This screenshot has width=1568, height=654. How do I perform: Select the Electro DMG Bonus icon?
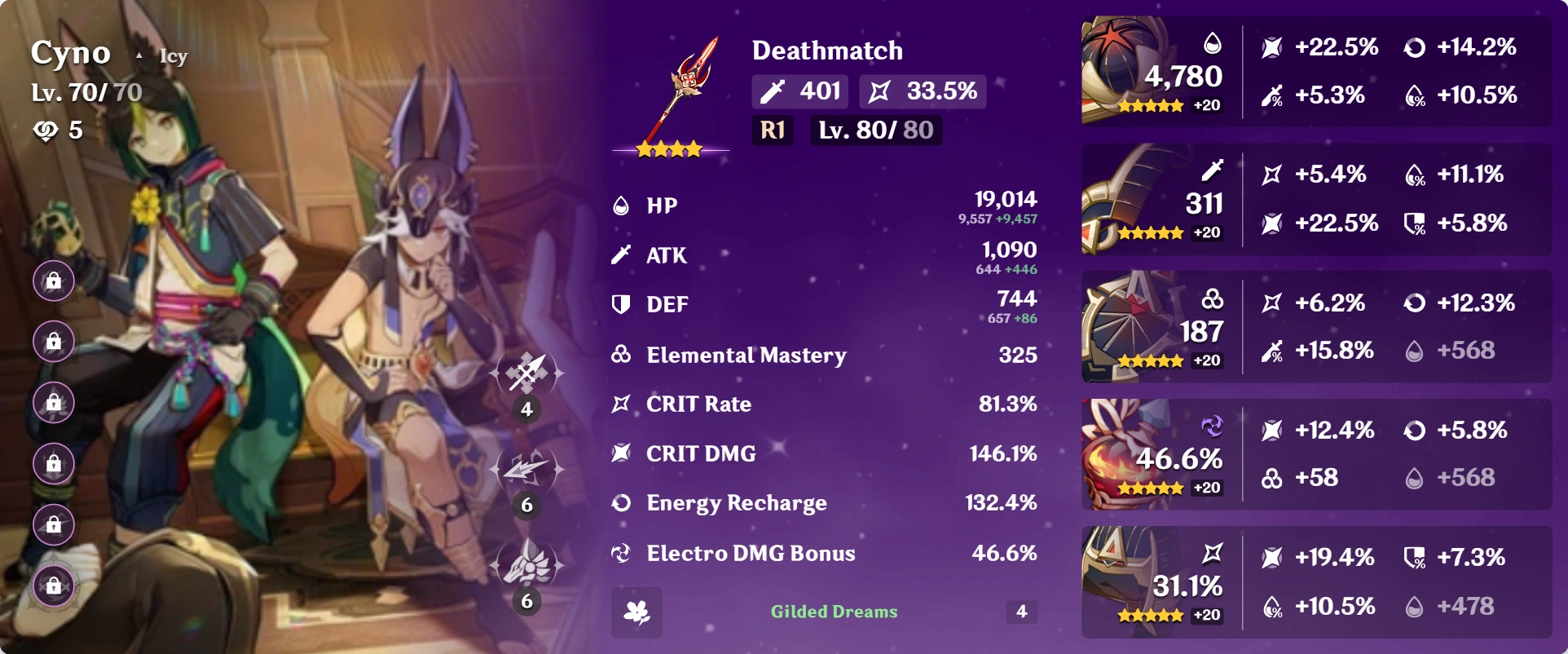point(621,553)
